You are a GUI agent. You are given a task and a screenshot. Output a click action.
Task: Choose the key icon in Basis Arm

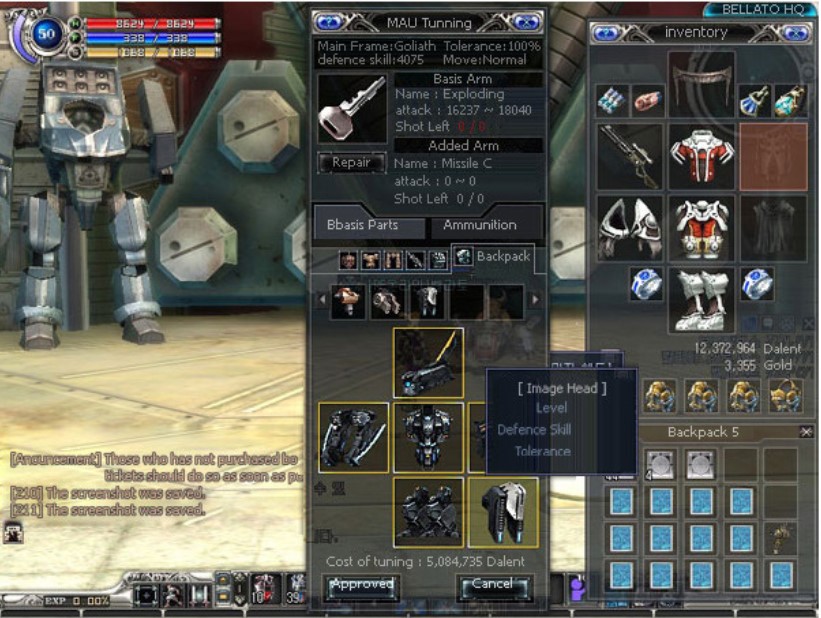(x=351, y=108)
